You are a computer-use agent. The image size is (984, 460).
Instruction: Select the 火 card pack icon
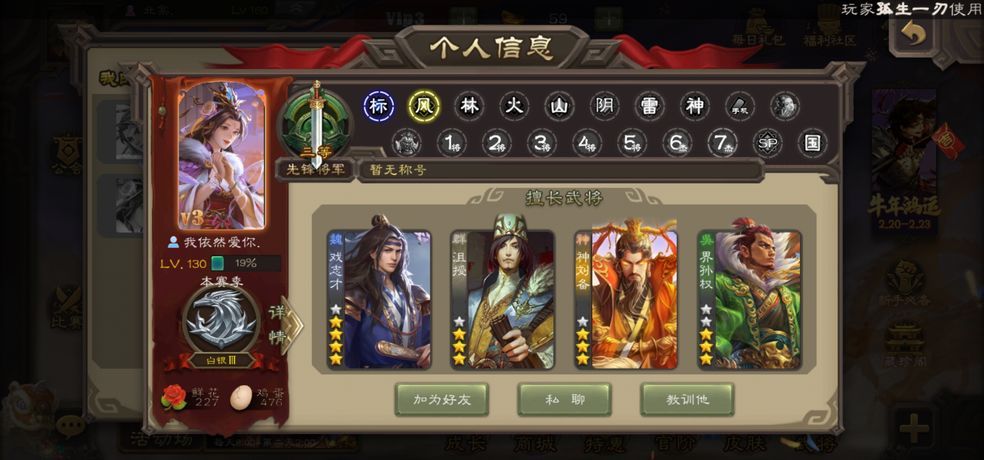pos(514,106)
